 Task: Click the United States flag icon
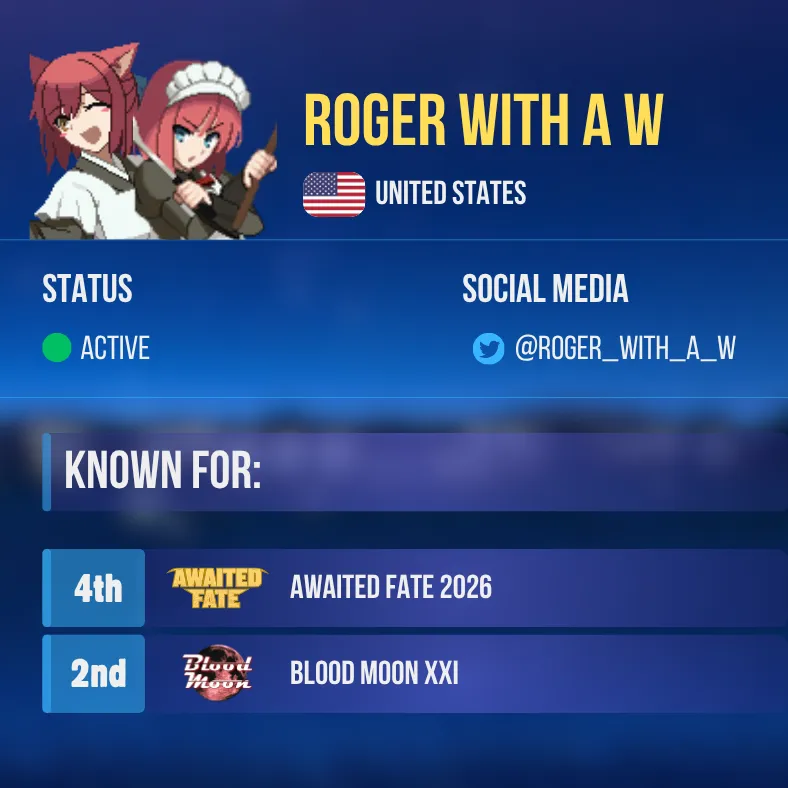tap(334, 194)
